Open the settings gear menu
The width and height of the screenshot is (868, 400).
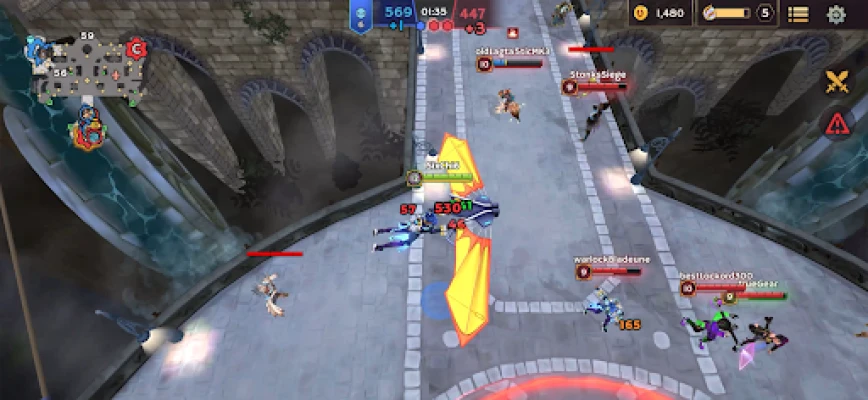(x=836, y=14)
